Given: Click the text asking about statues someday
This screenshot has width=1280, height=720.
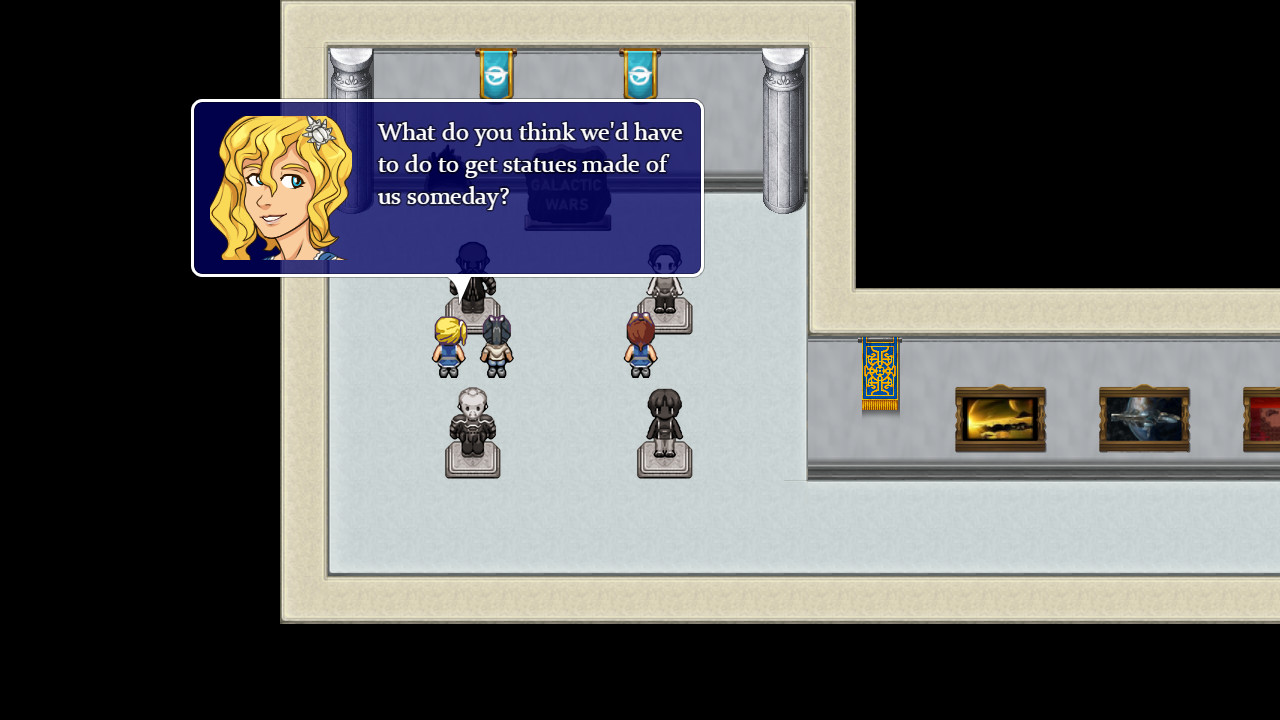Looking at the screenshot, I should coord(528,164).
